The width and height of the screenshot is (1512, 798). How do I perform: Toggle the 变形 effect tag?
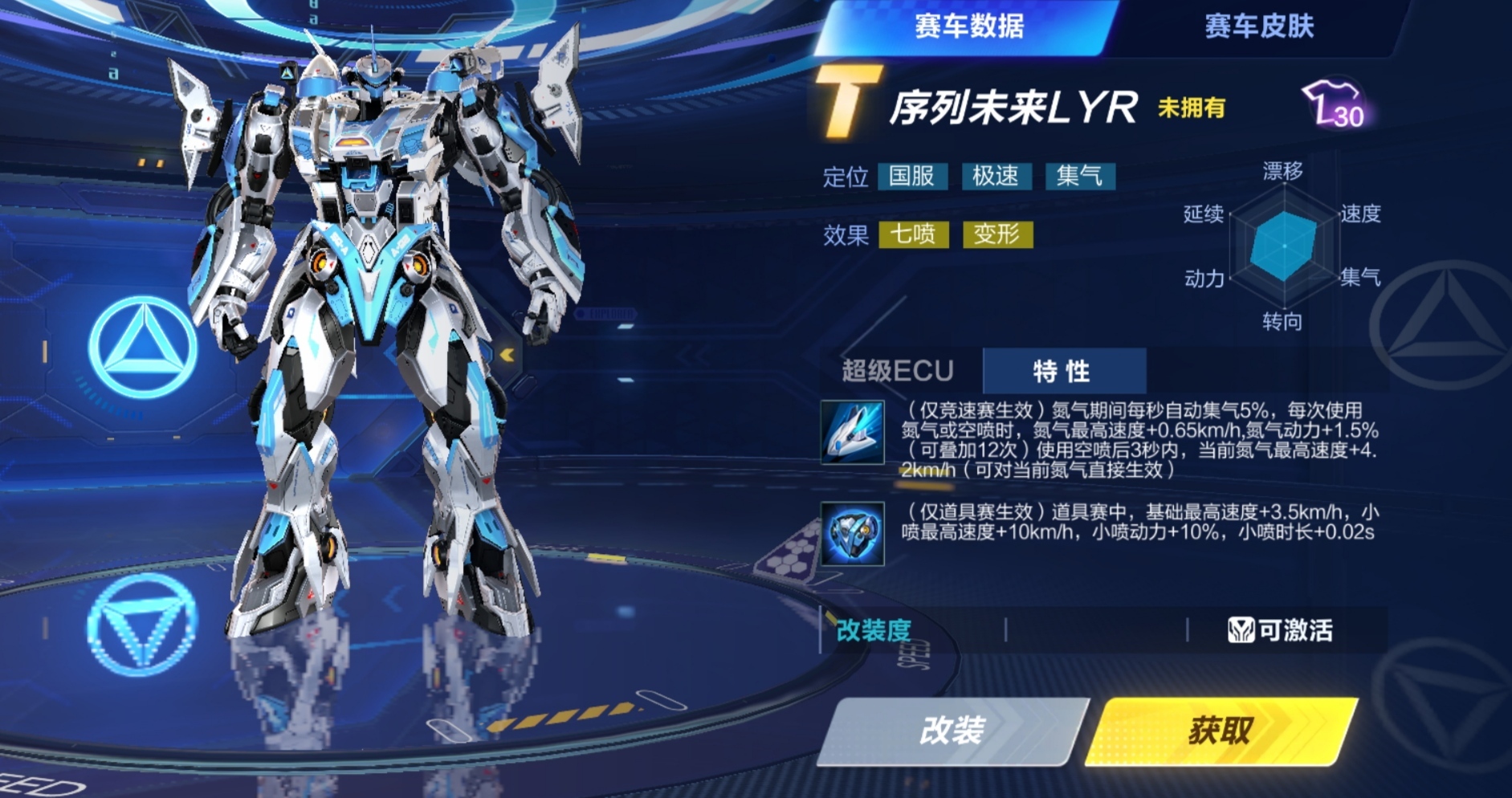click(998, 234)
